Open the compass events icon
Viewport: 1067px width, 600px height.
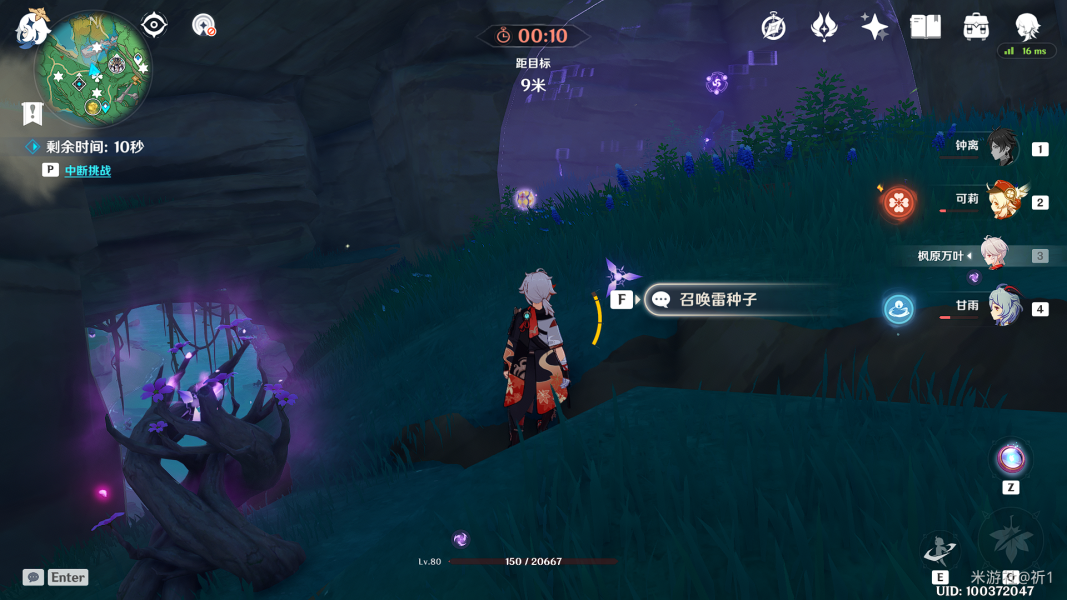[773, 27]
